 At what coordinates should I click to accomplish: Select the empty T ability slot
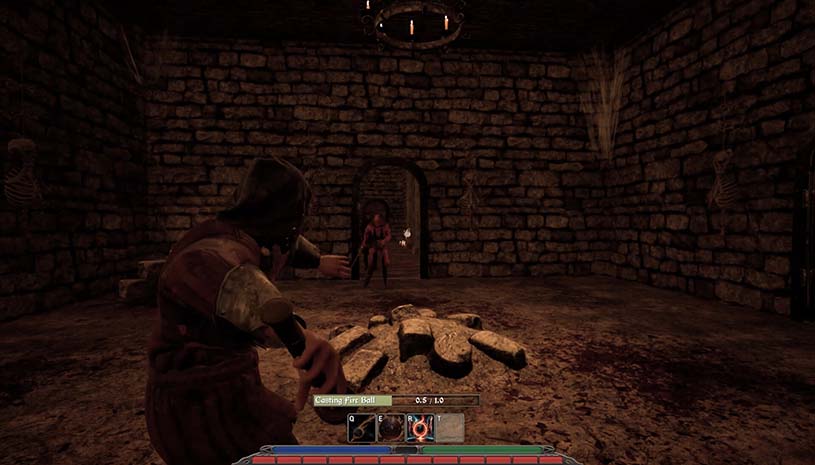[449, 428]
